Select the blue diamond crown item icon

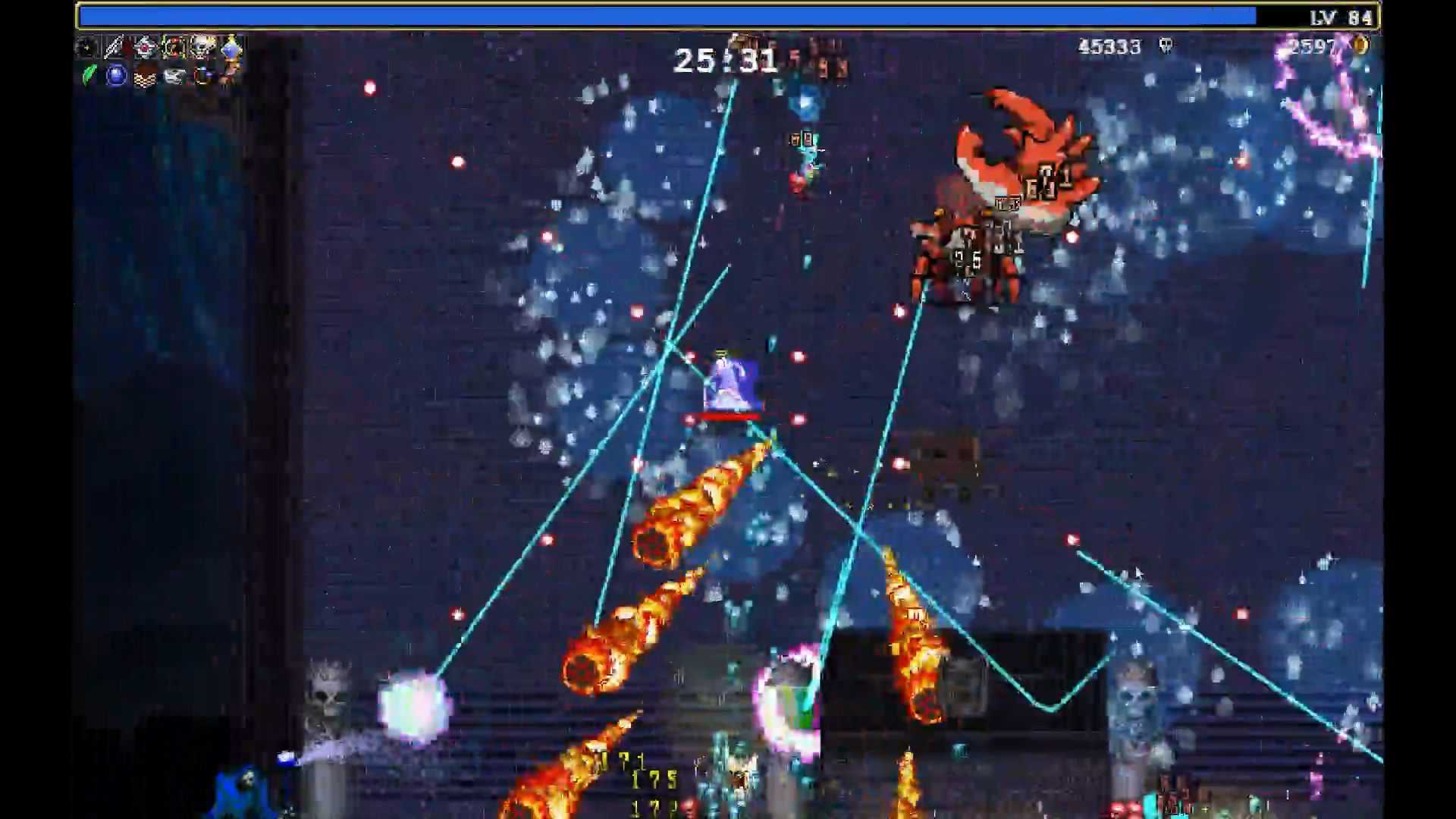point(229,48)
